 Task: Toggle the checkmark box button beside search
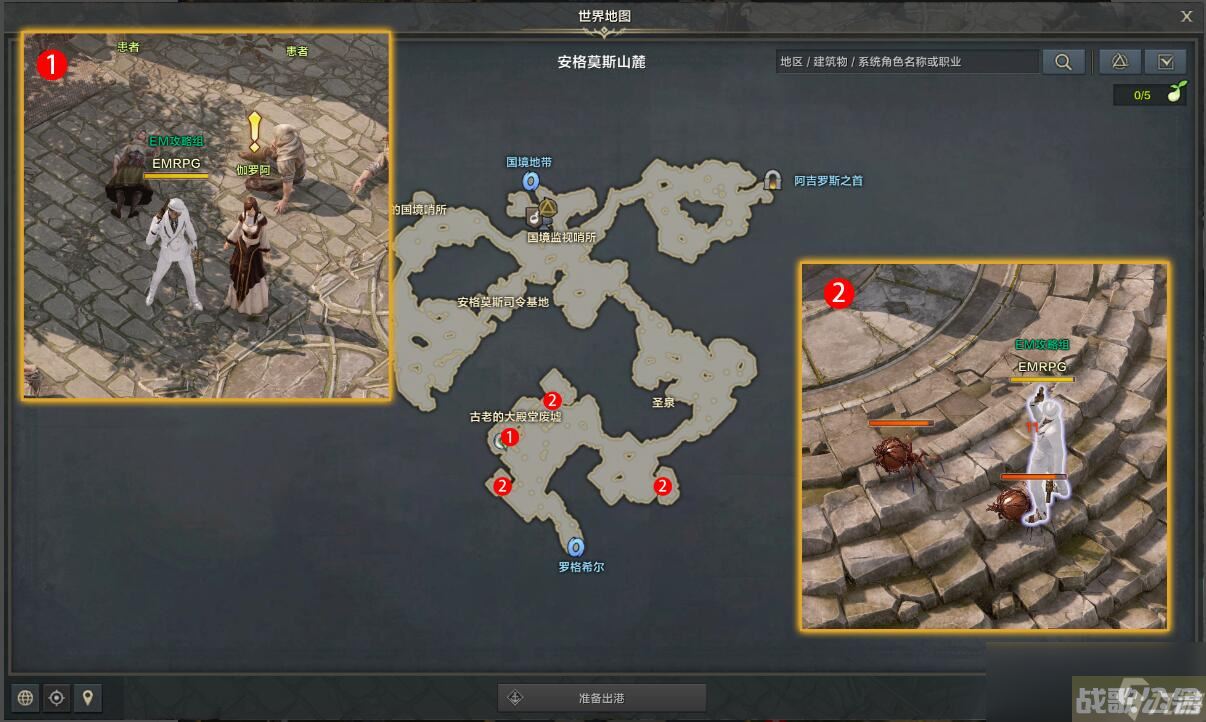1165,62
